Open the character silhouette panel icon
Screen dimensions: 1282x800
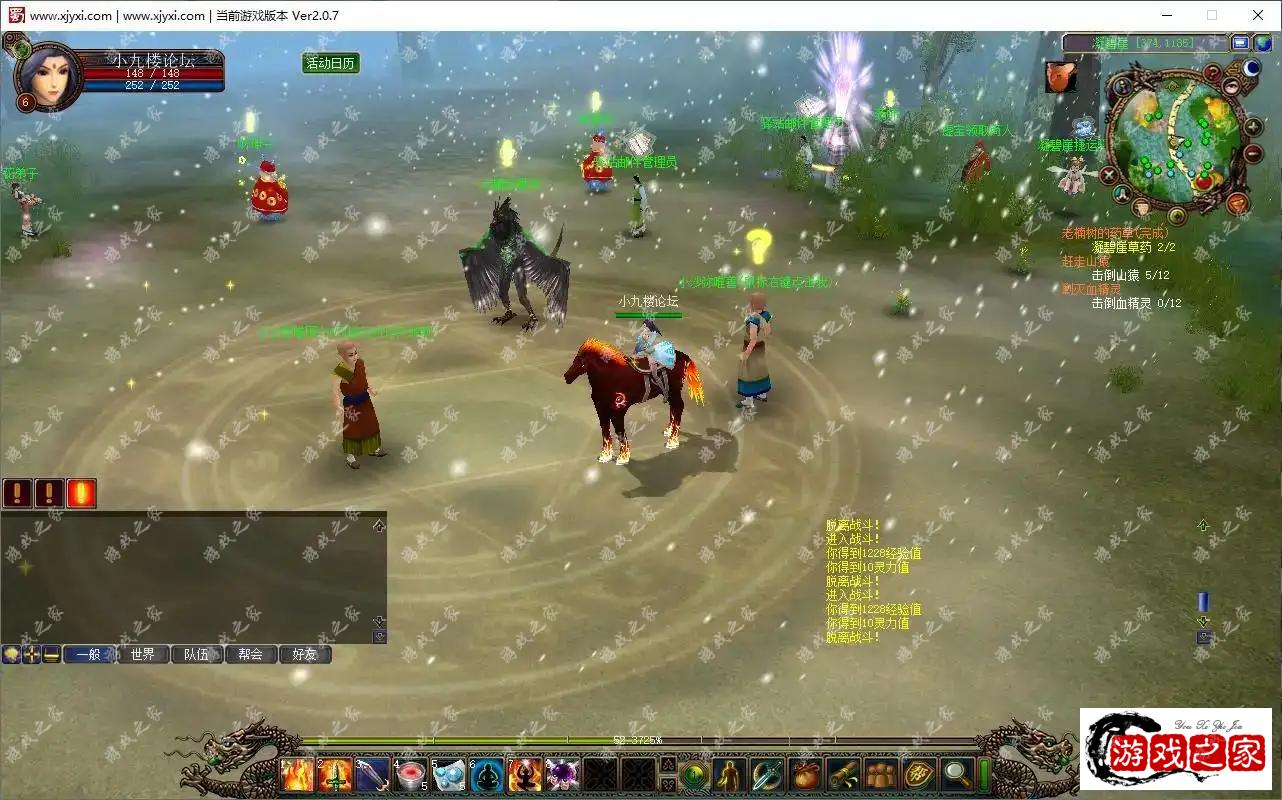click(731, 775)
